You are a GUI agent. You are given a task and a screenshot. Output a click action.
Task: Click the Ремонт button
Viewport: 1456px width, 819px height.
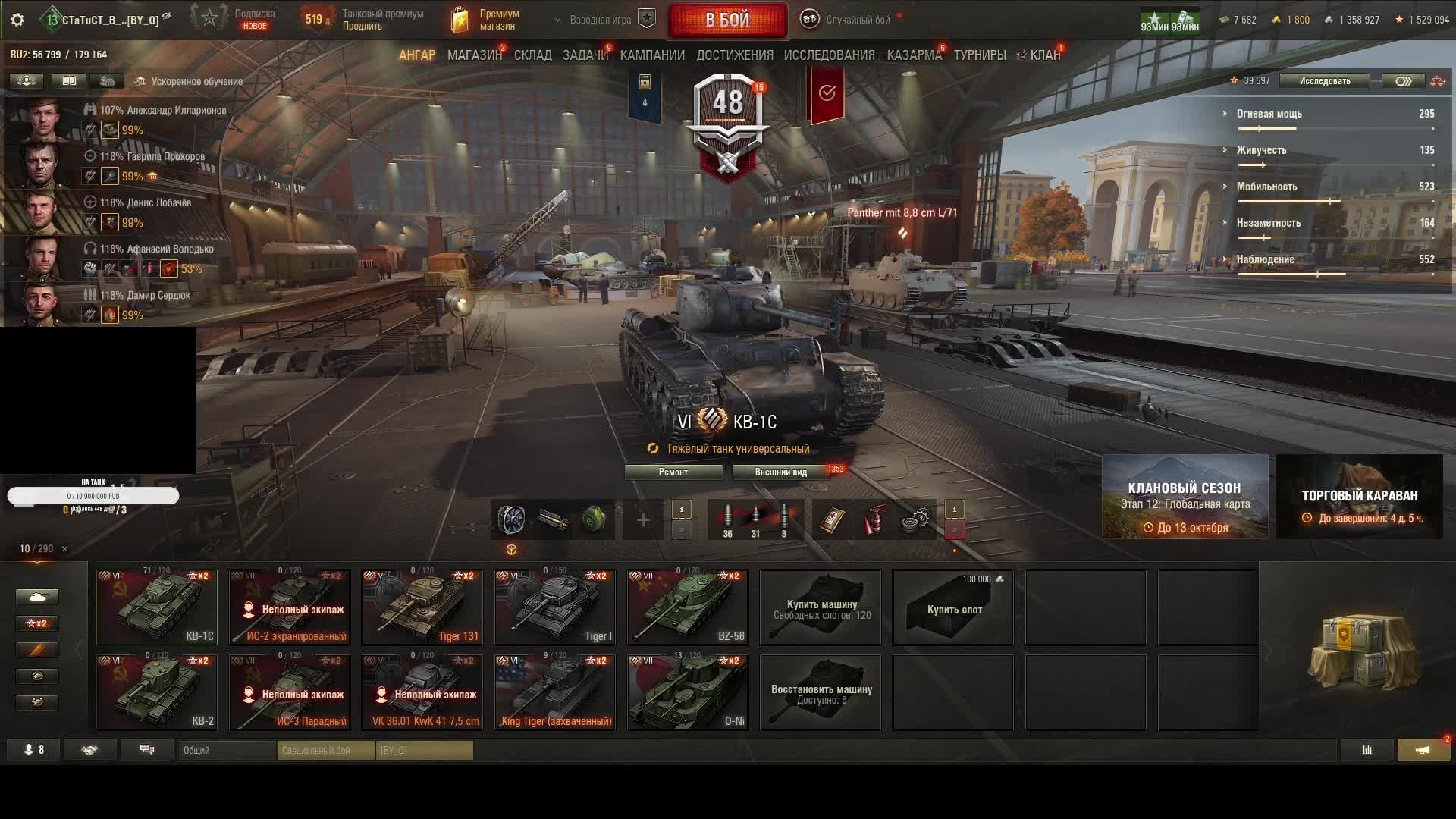673,472
